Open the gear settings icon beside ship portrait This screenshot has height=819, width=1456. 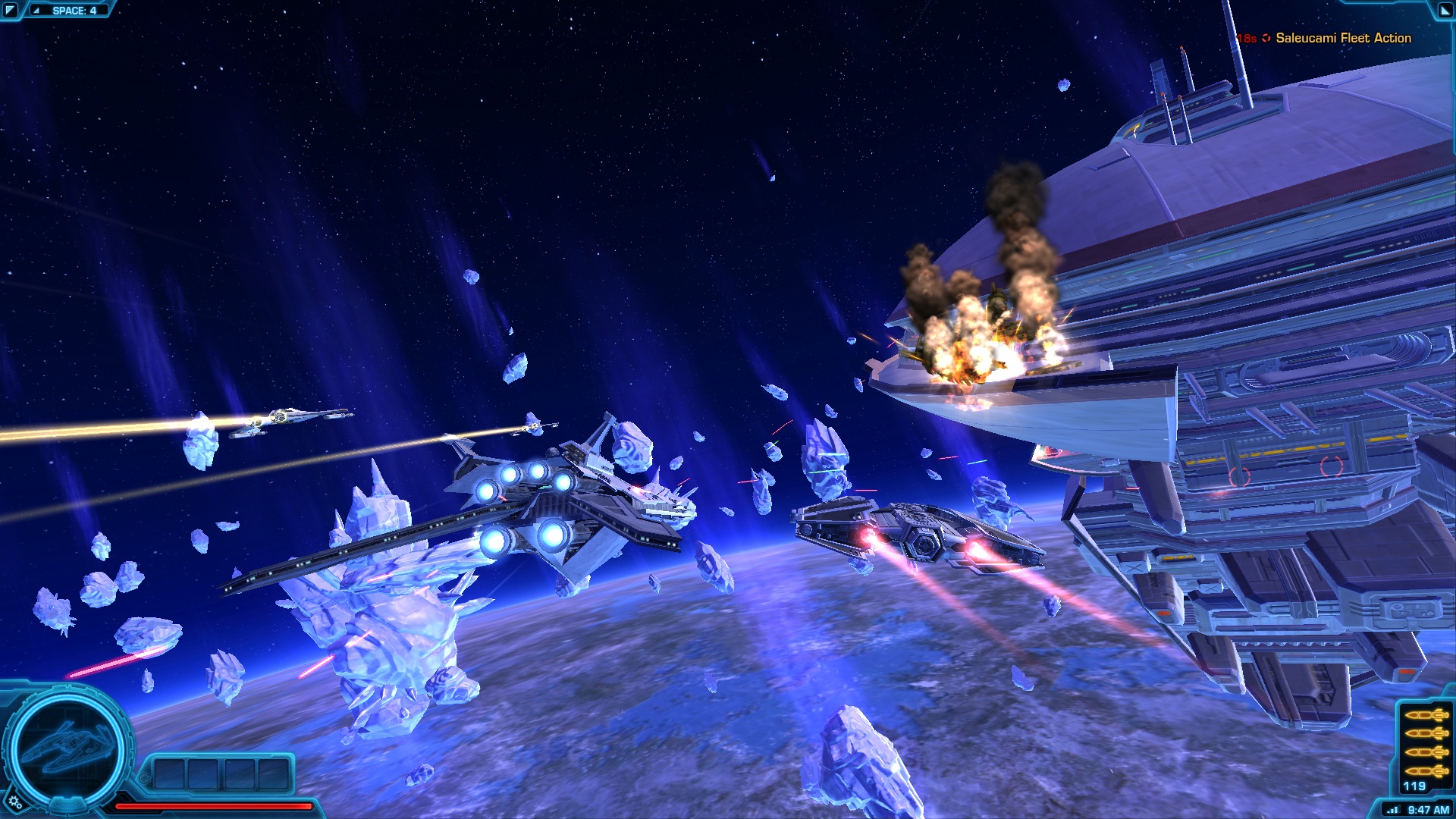14,802
